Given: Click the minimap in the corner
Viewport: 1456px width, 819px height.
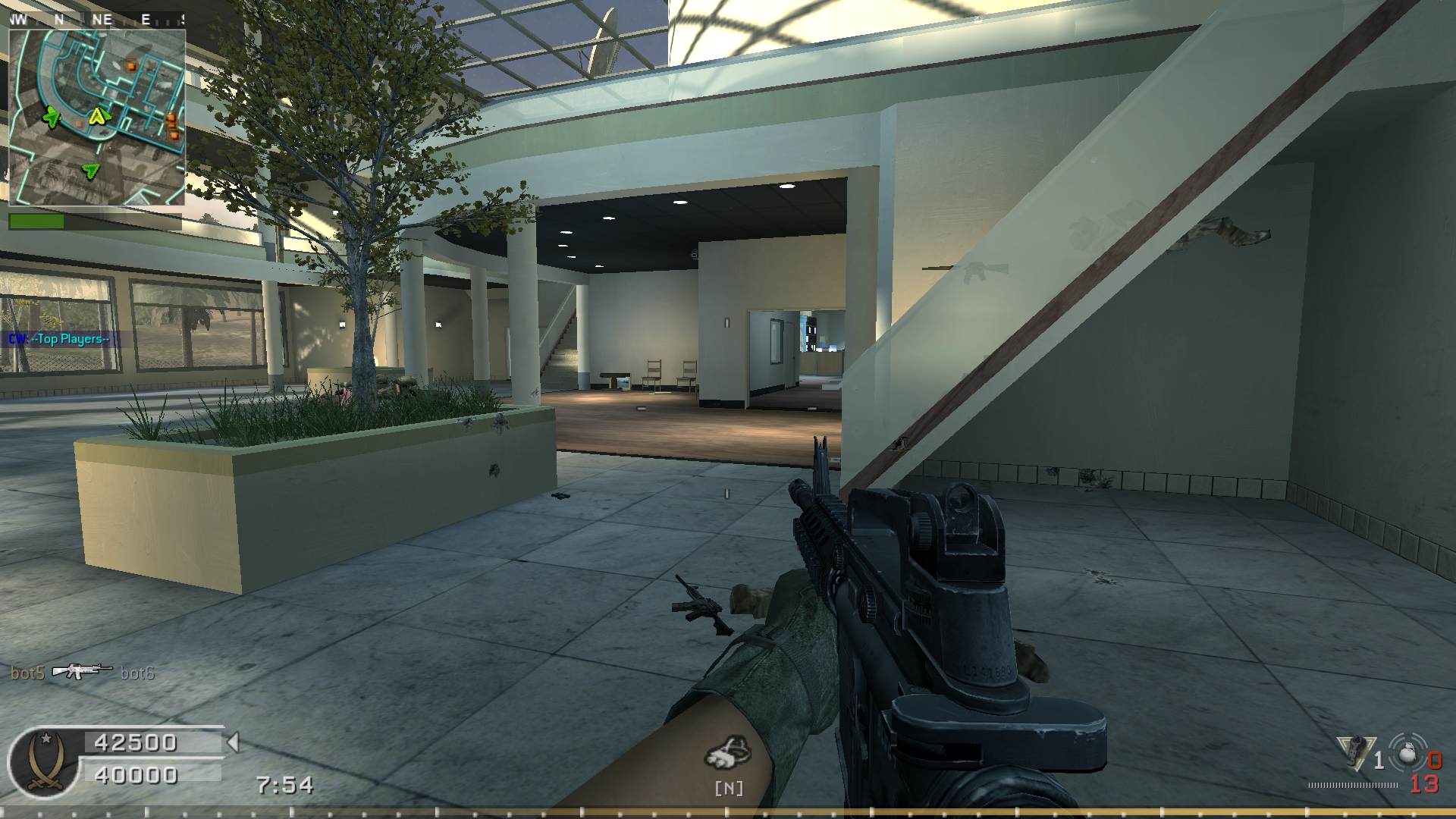Looking at the screenshot, I should point(97,117).
